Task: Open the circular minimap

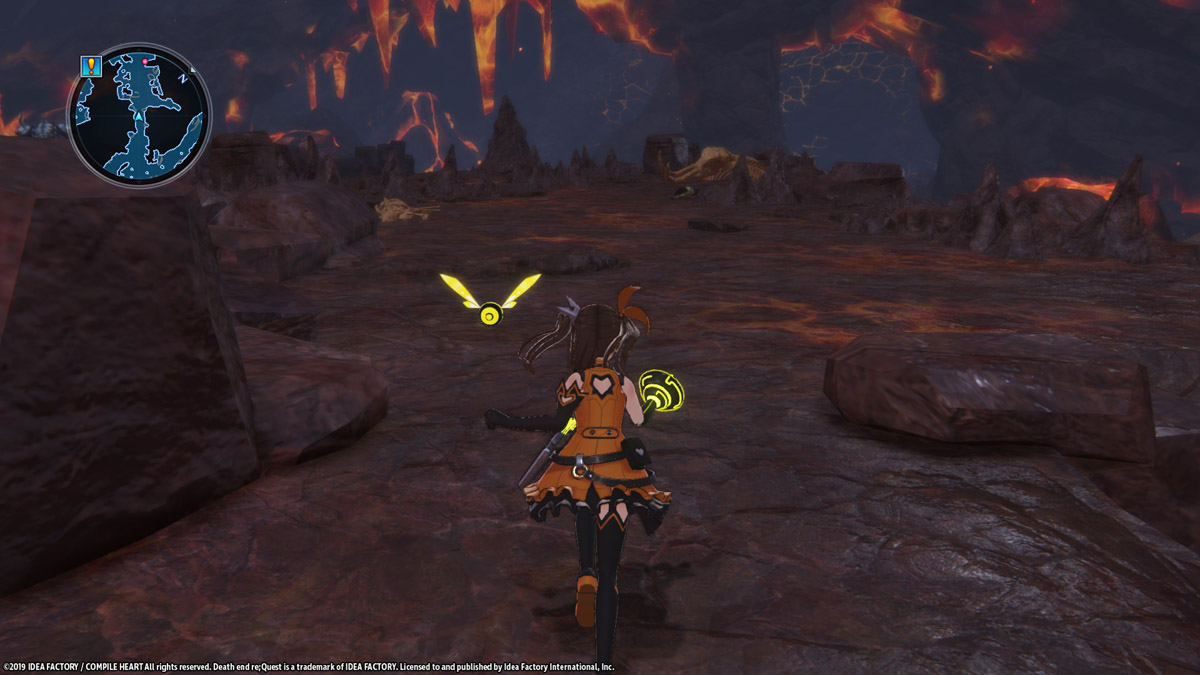Action: point(139,115)
